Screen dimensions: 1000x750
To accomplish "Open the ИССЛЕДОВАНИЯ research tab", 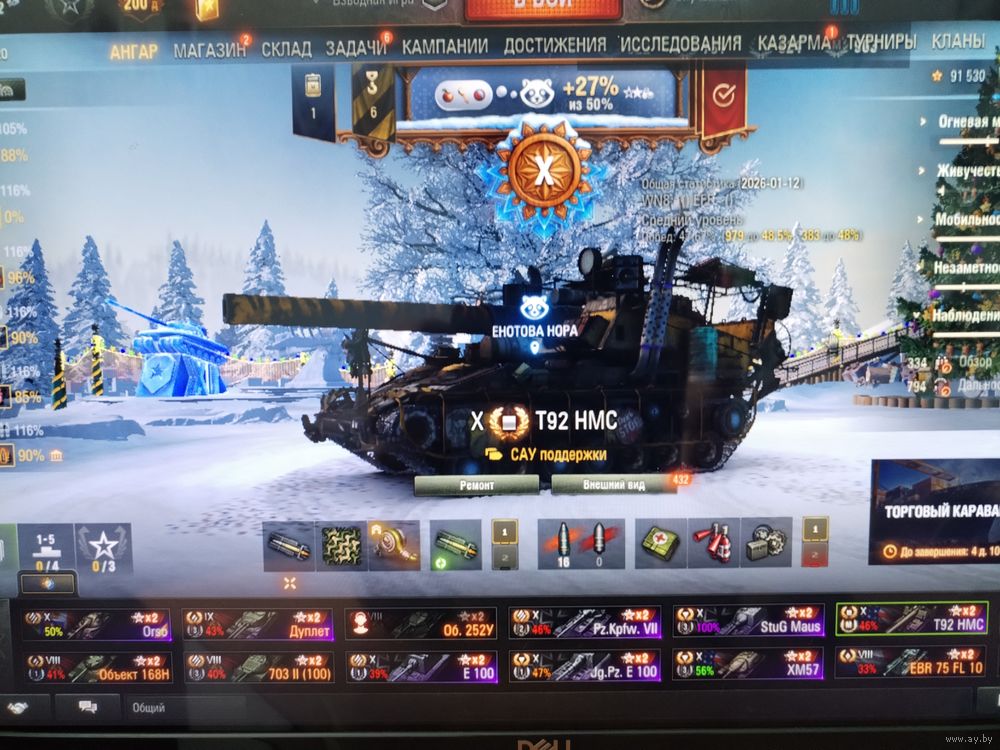I will coord(681,44).
